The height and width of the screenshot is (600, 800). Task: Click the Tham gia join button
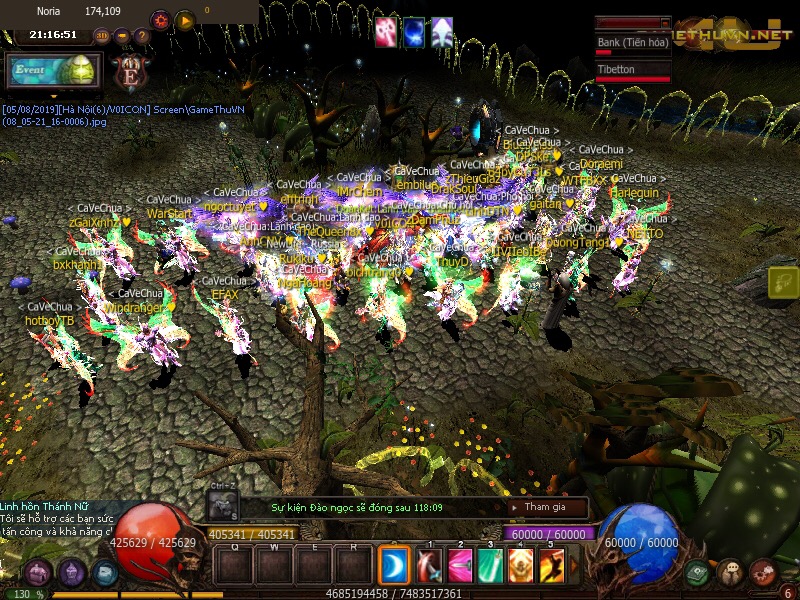point(545,508)
